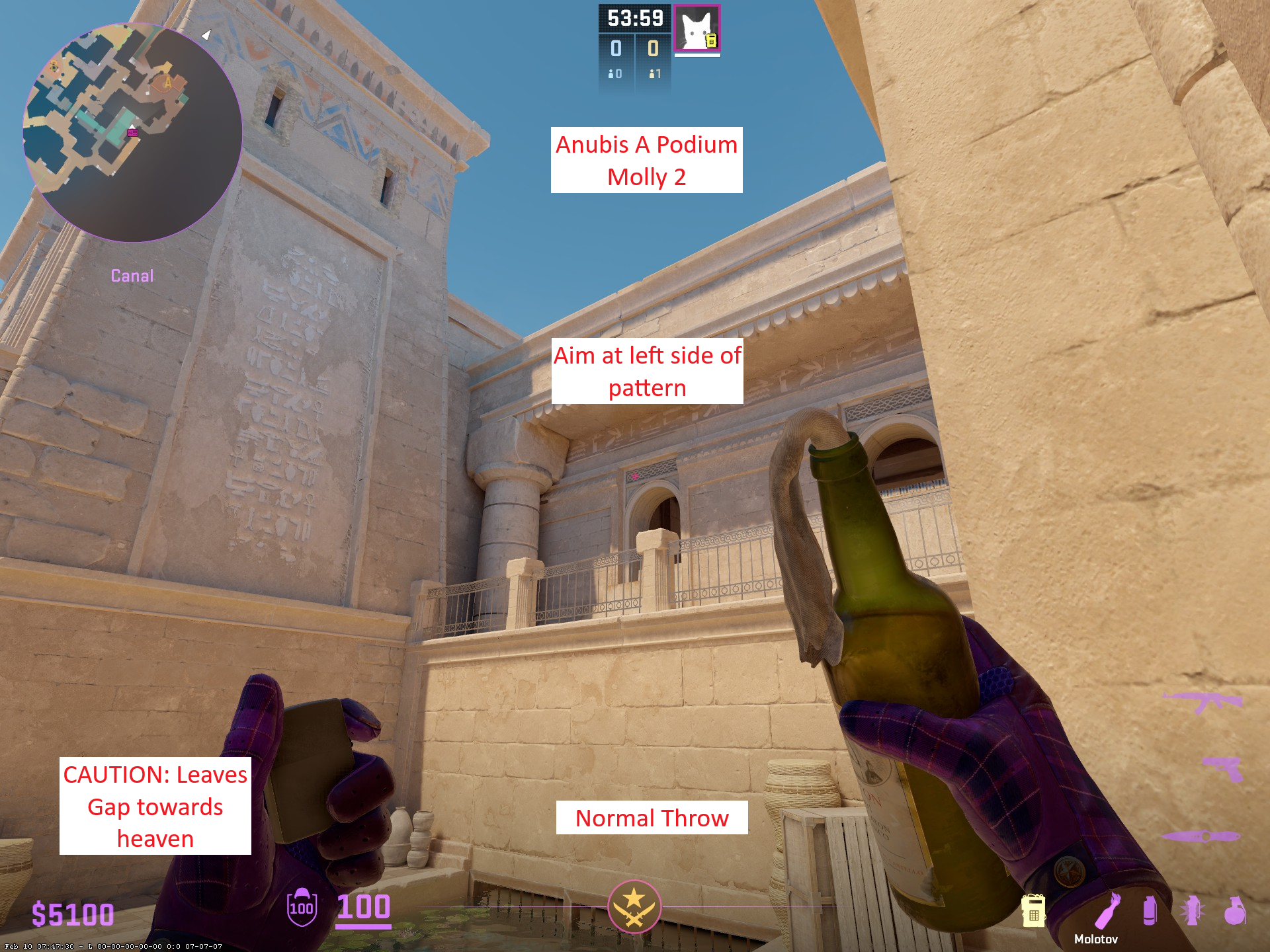
Task: Pick the smoke grenade icon
Action: pos(1150,911)
